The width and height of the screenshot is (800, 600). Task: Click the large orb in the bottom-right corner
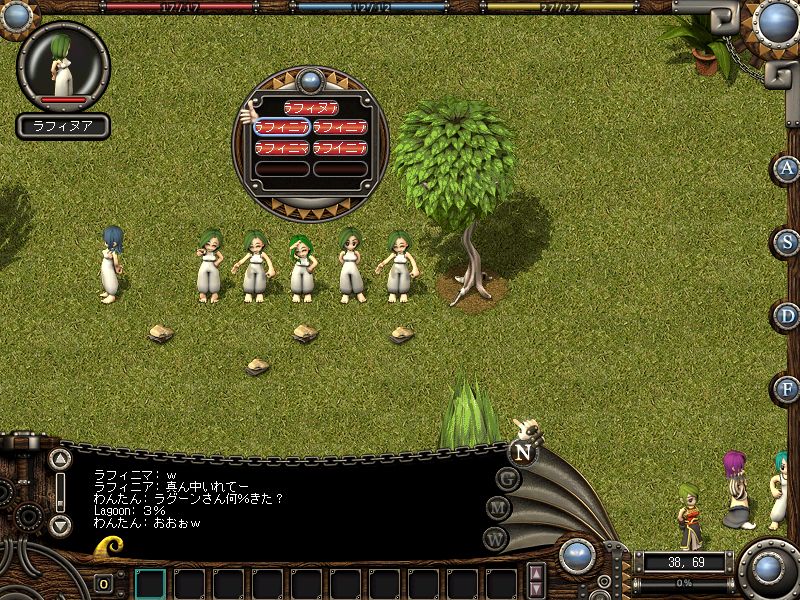tap(768, 569)
